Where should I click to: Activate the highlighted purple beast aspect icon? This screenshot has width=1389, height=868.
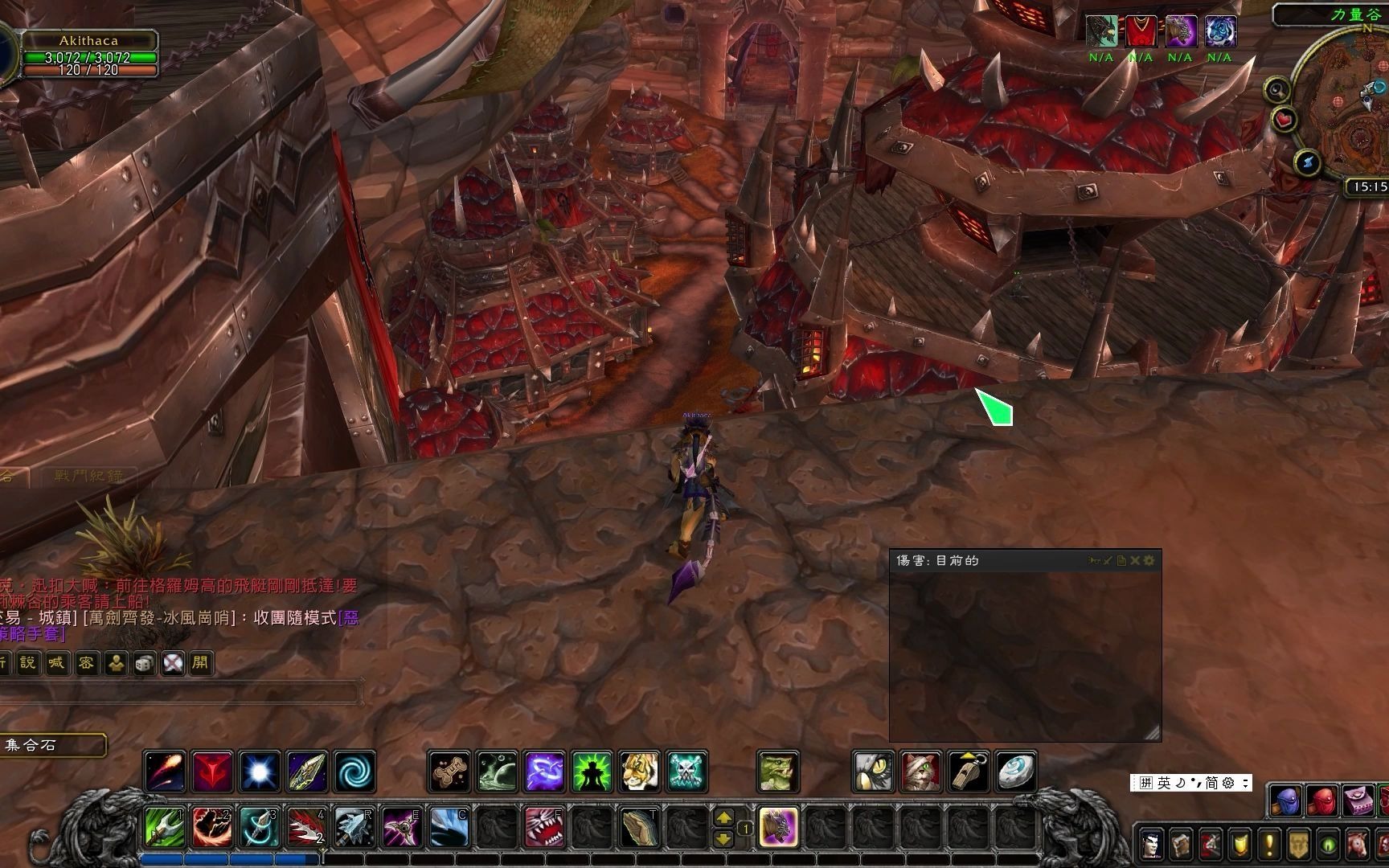pyautogui.click(x=778, y=827)
